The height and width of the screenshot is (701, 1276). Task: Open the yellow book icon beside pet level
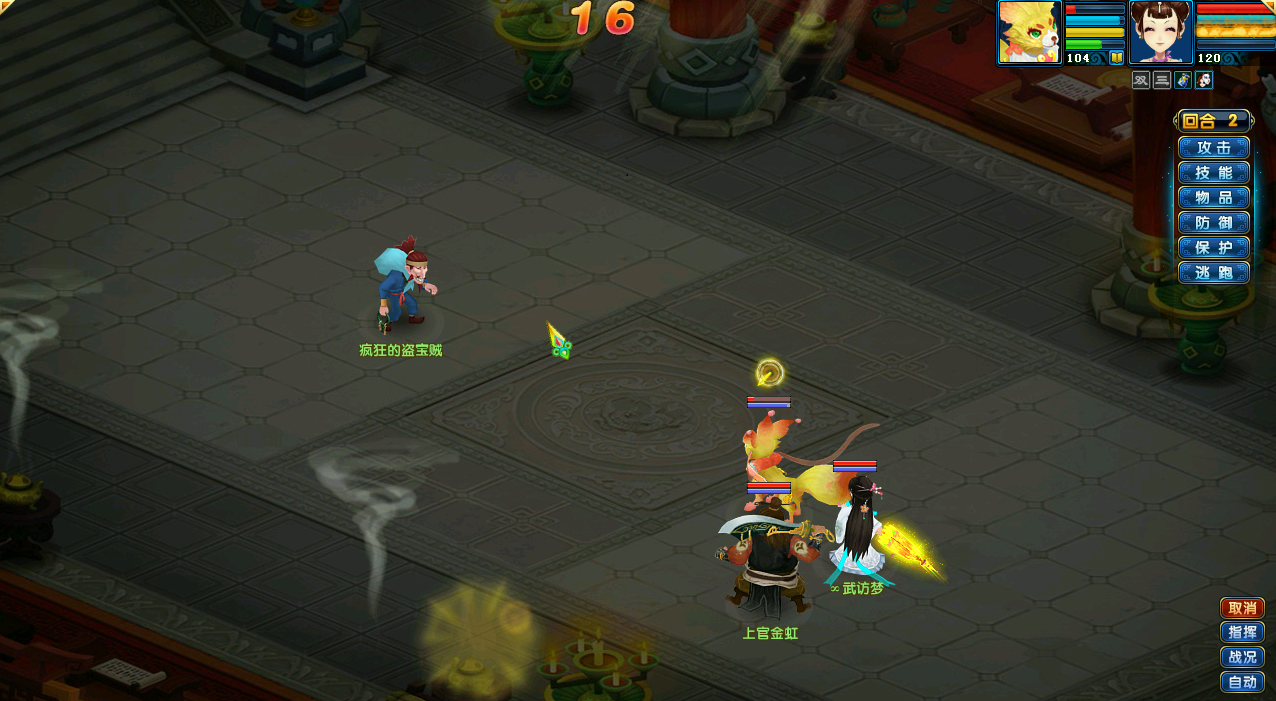coord(1116,58)
